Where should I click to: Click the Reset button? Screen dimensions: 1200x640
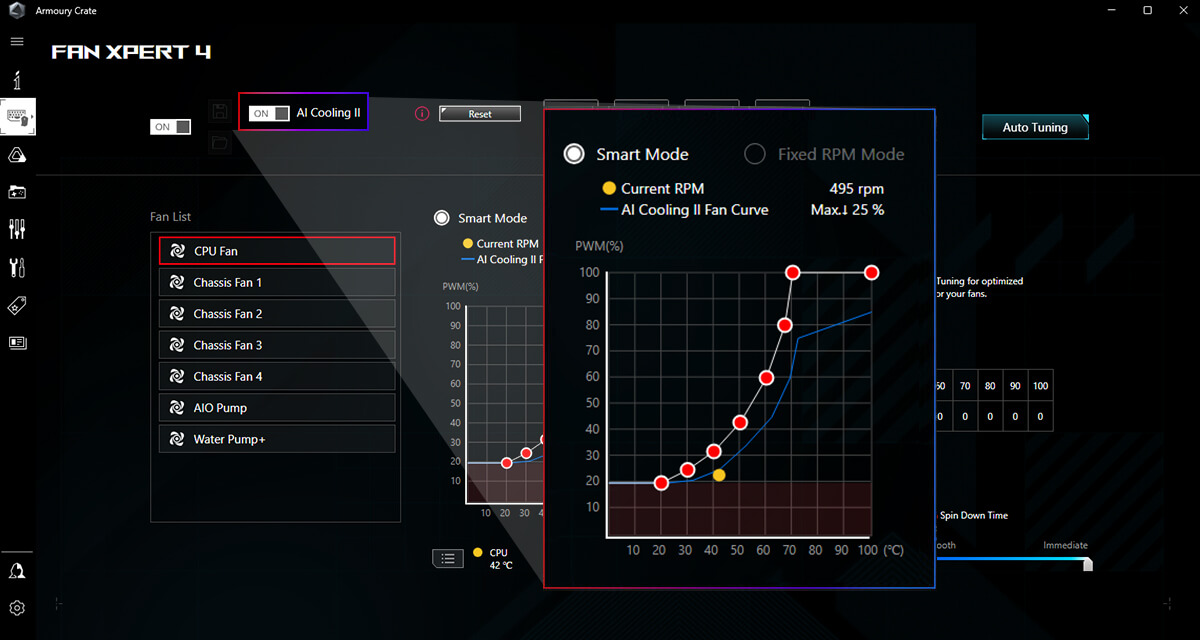pyautogui.click(x=480, y=114)
